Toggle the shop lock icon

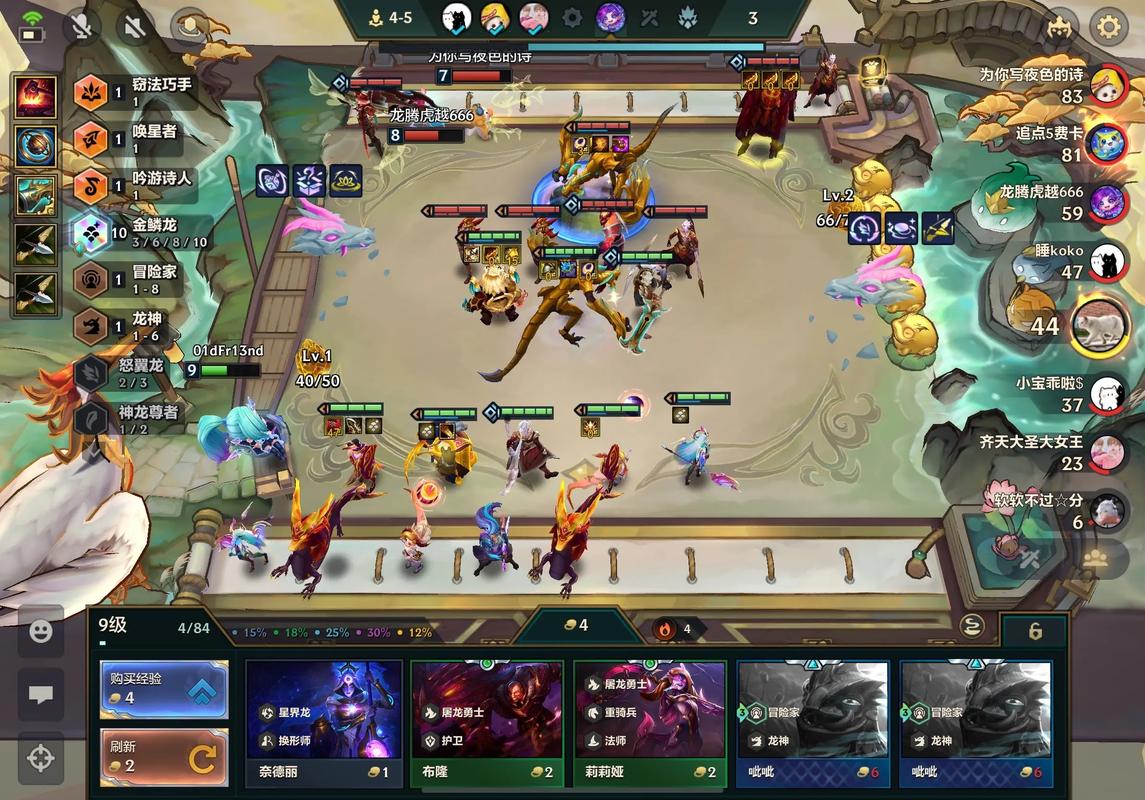click(1035, 631)
